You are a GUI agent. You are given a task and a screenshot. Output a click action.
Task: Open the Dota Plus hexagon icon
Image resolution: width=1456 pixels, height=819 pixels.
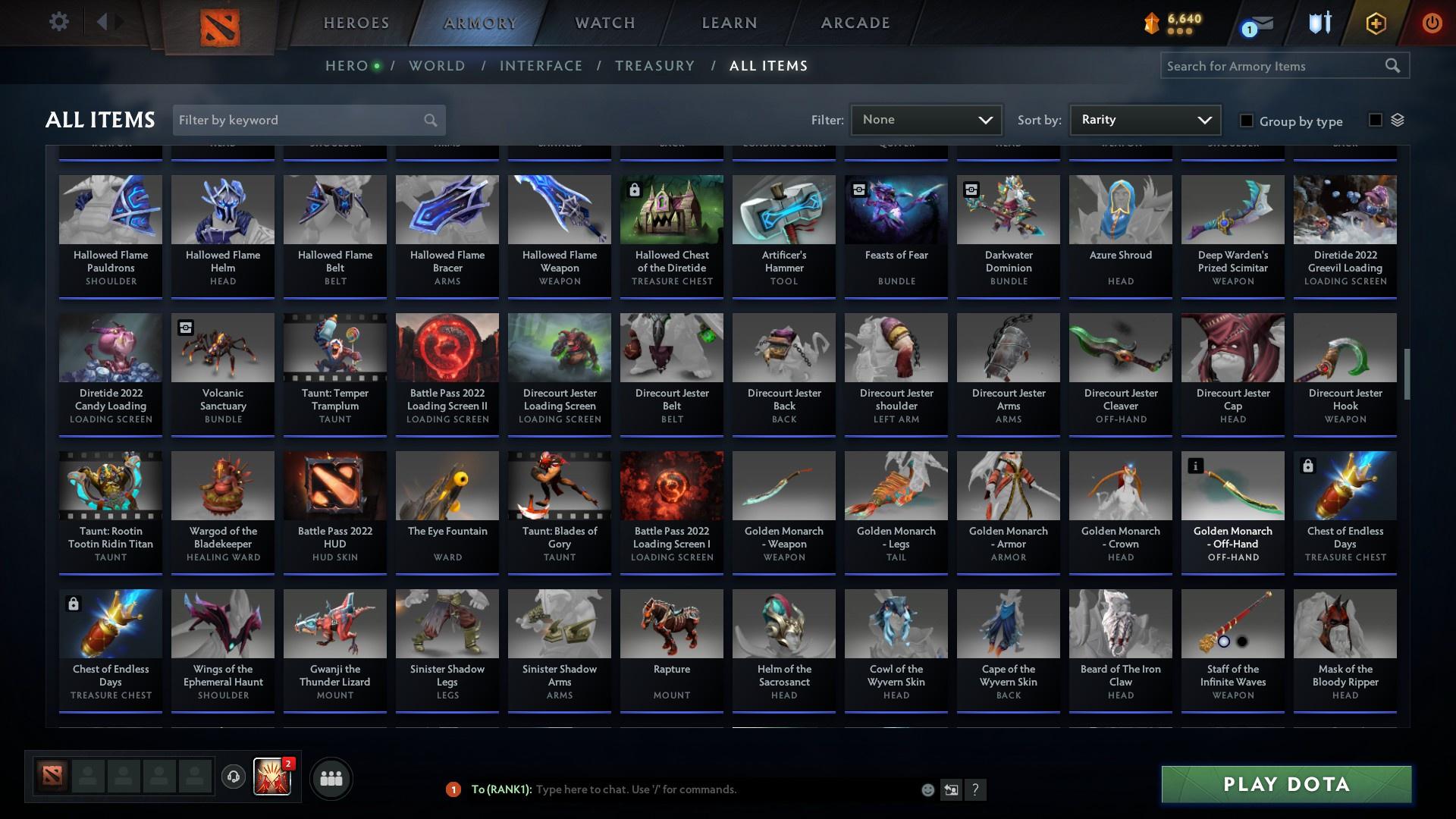point(1375,23)
